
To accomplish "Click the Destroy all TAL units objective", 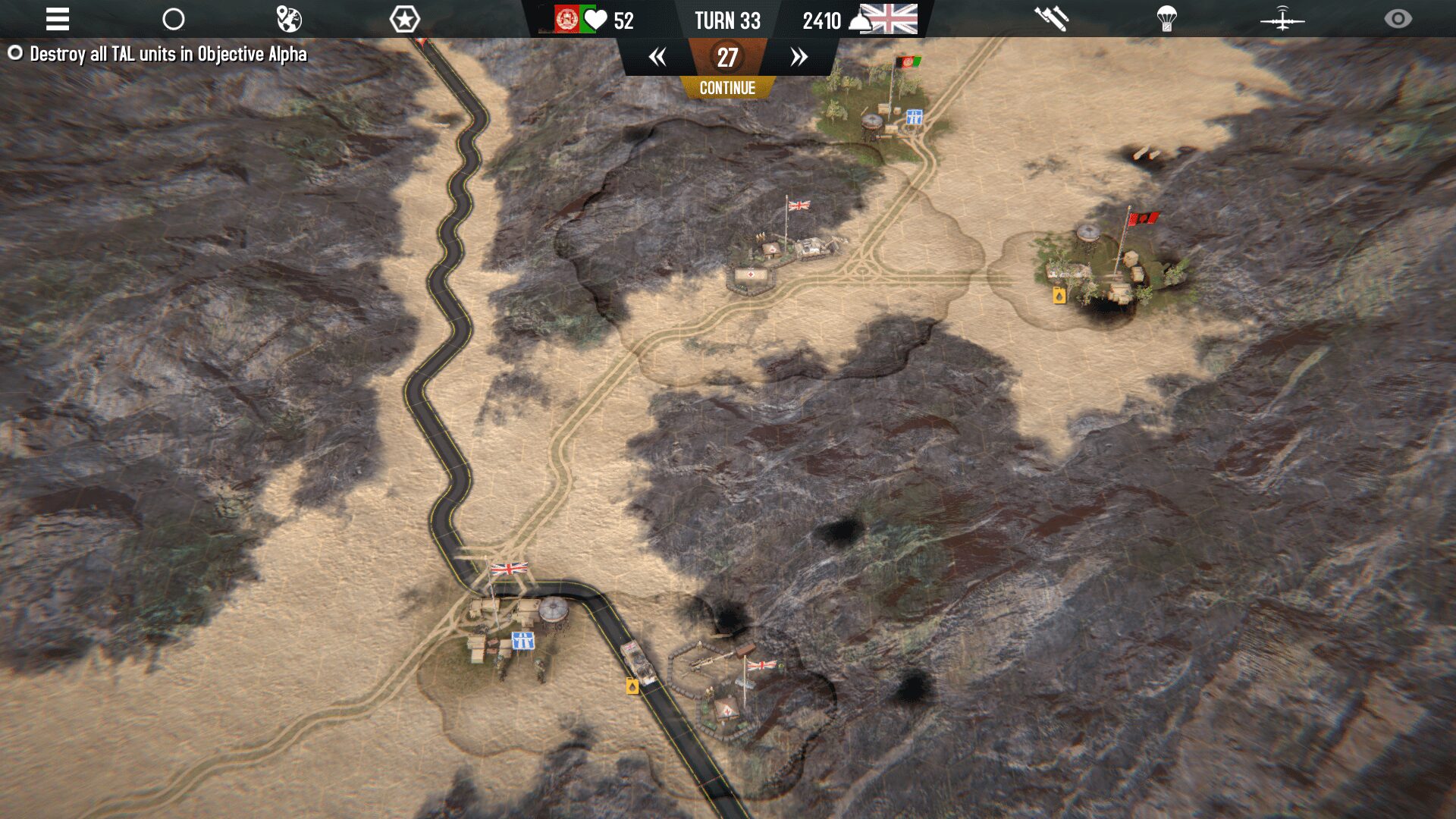I will (168, 54).
